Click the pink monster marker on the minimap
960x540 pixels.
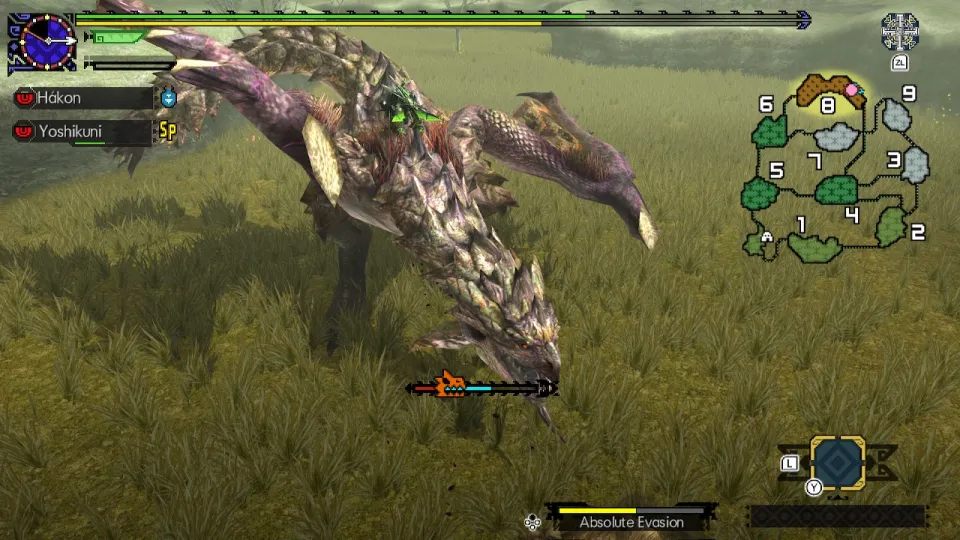[851, 90]
